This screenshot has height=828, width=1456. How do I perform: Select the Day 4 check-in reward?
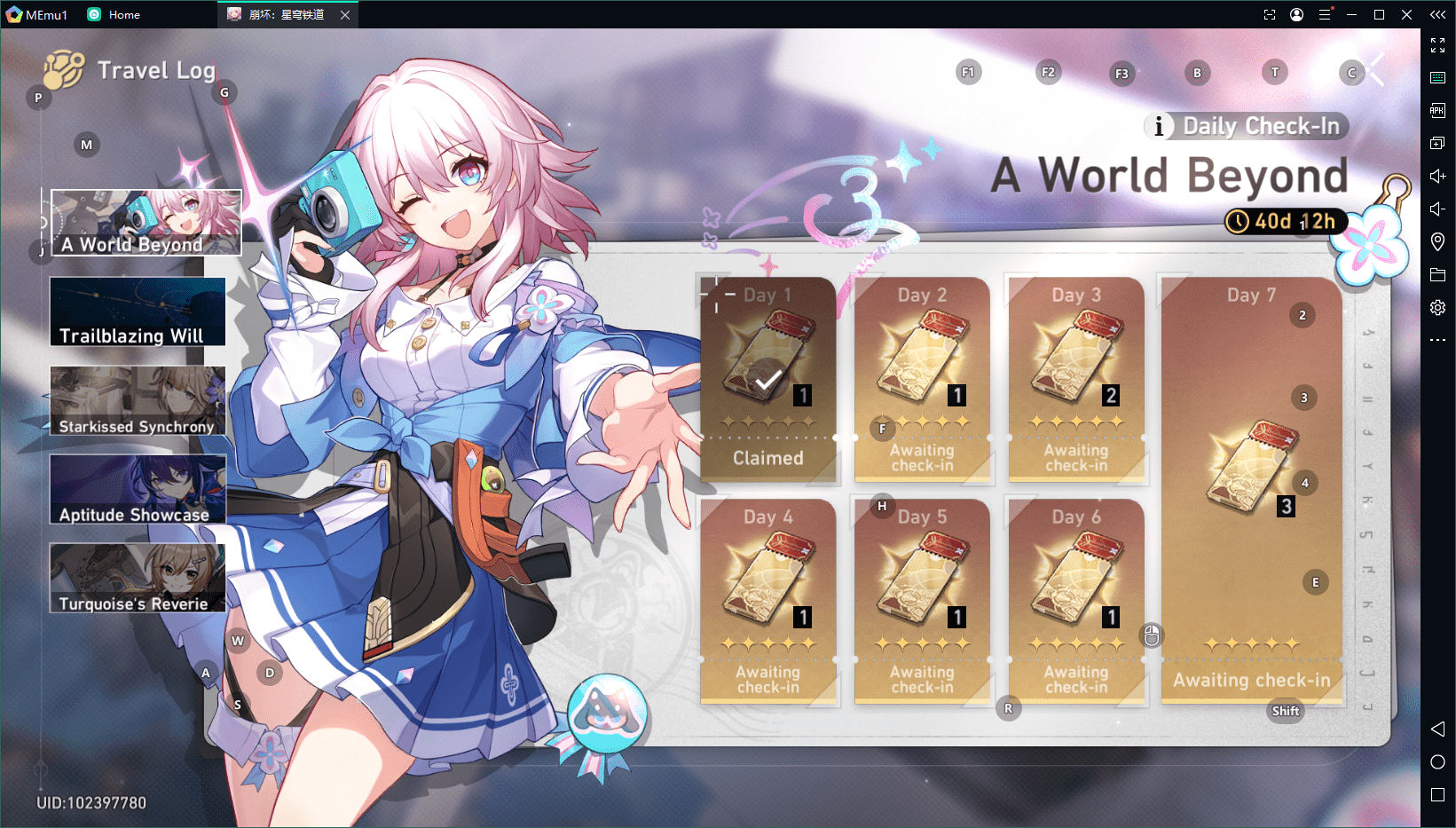[x=768, y=602]
